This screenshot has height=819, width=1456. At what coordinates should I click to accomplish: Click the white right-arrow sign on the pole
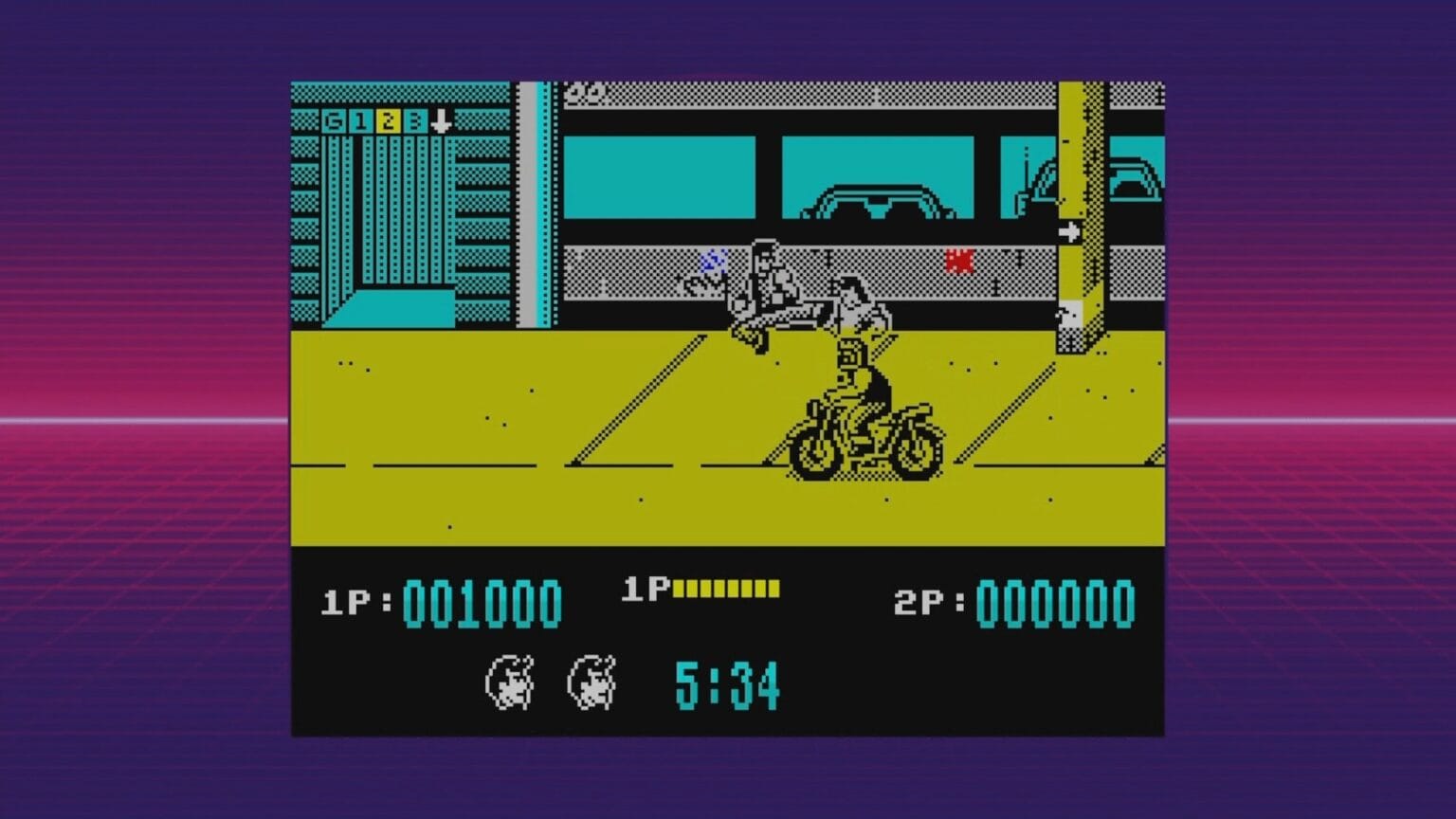pos(1071,228)
